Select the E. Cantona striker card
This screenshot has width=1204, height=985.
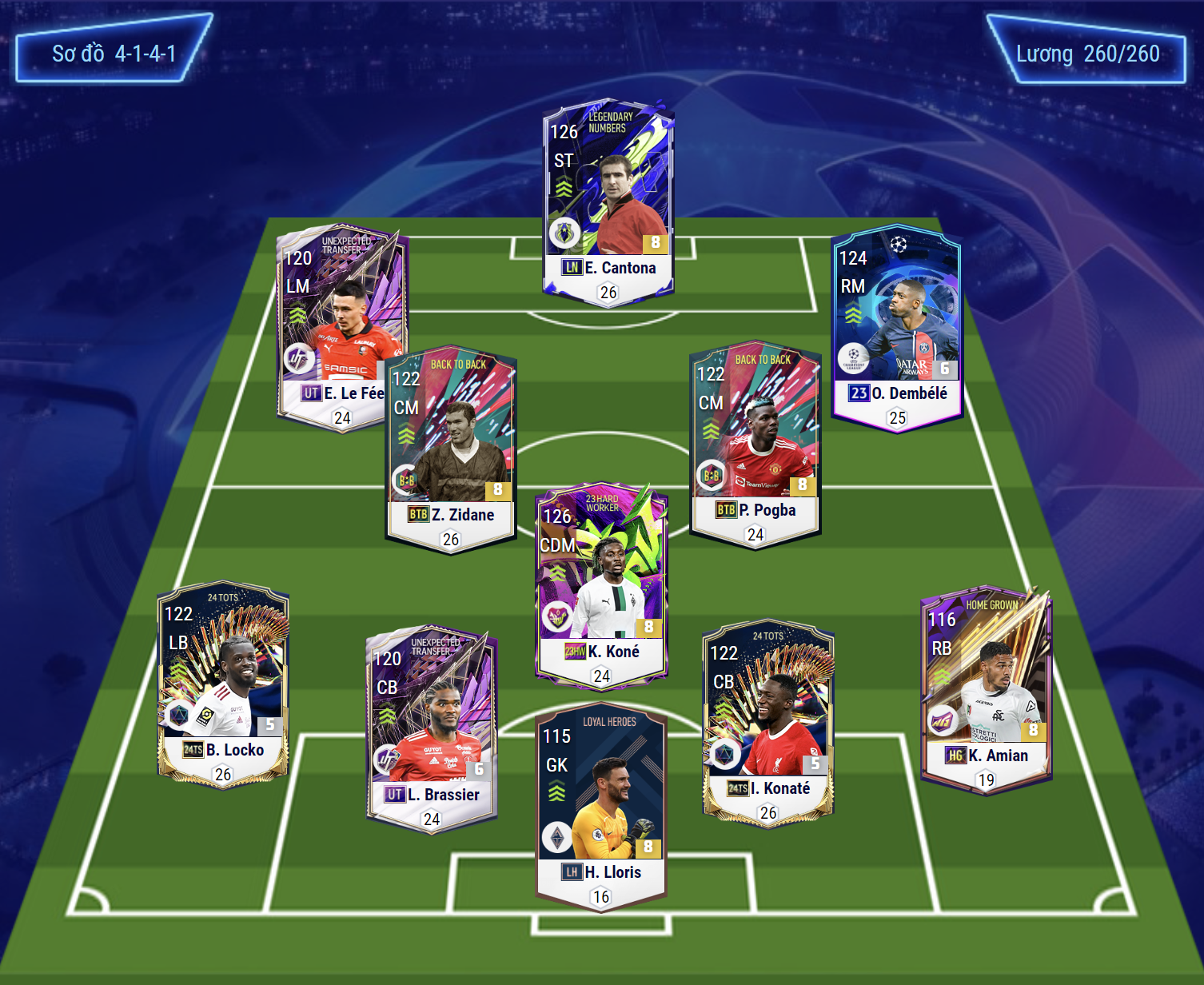coord(608,200)
